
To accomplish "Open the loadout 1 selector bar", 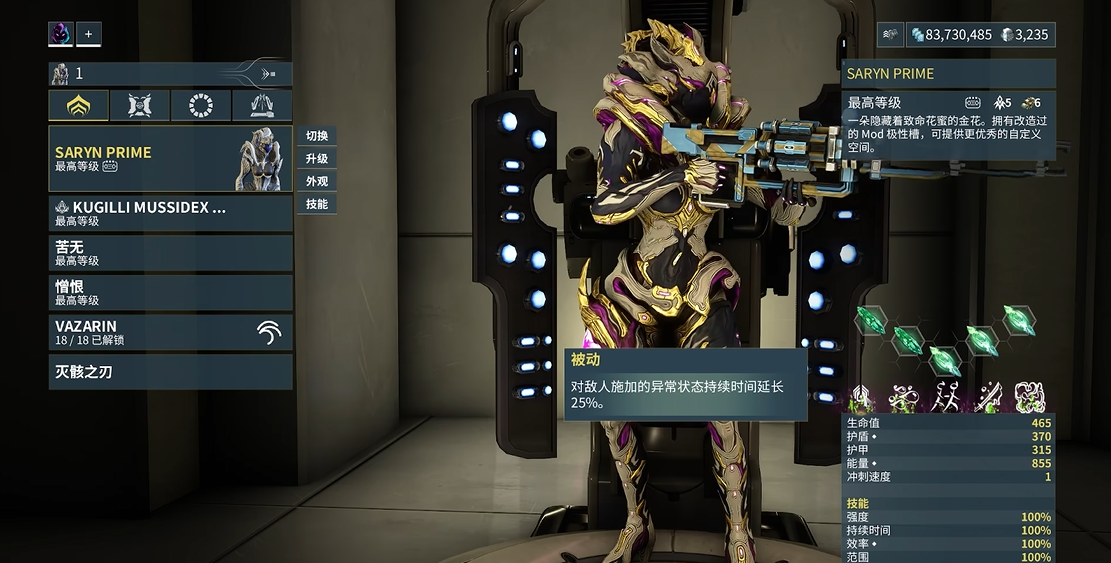I will tap(170, 73).
